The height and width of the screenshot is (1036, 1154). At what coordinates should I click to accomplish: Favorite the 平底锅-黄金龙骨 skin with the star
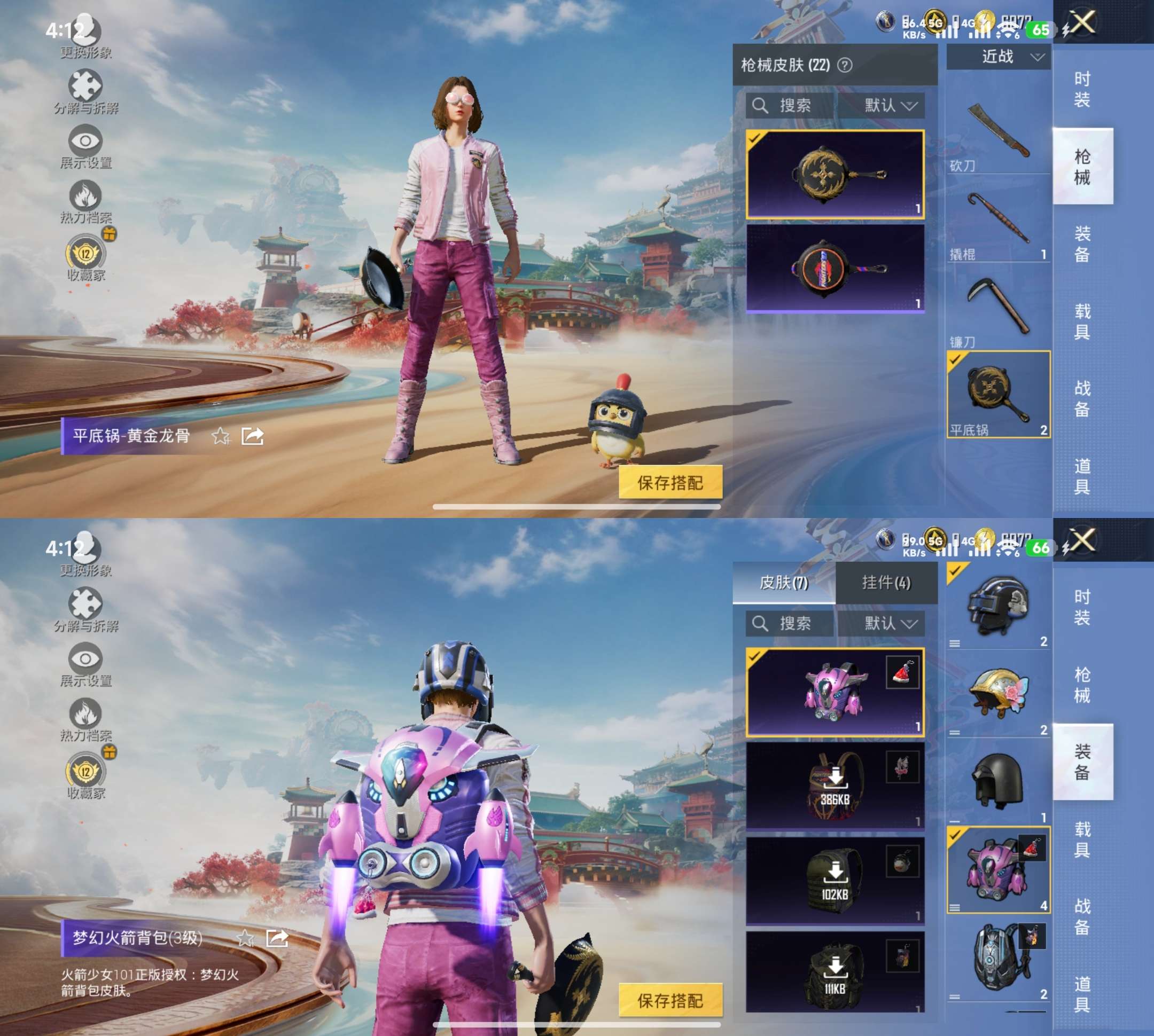click(221, 437)
